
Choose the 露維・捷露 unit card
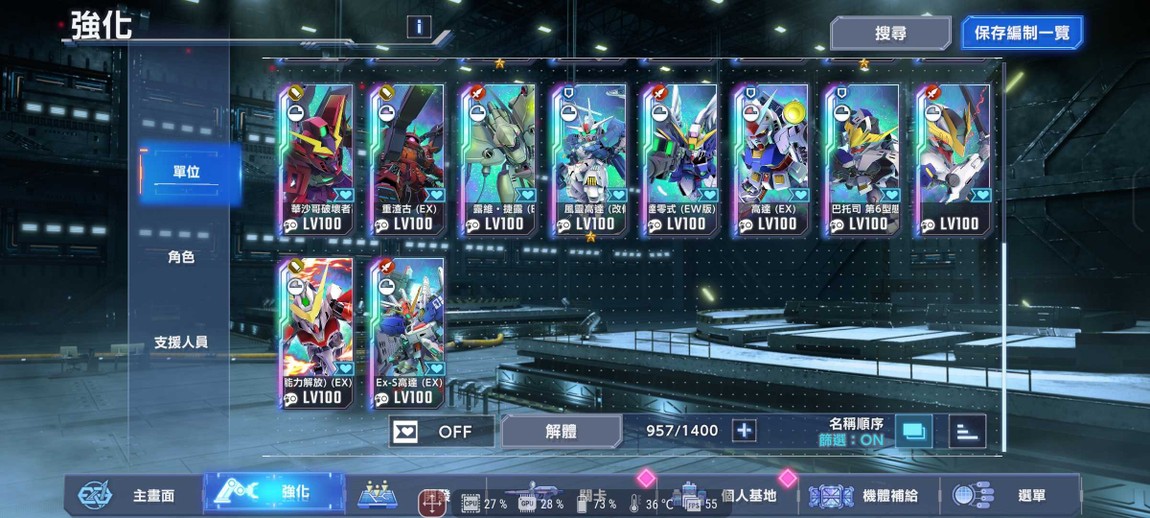[498, 159]
